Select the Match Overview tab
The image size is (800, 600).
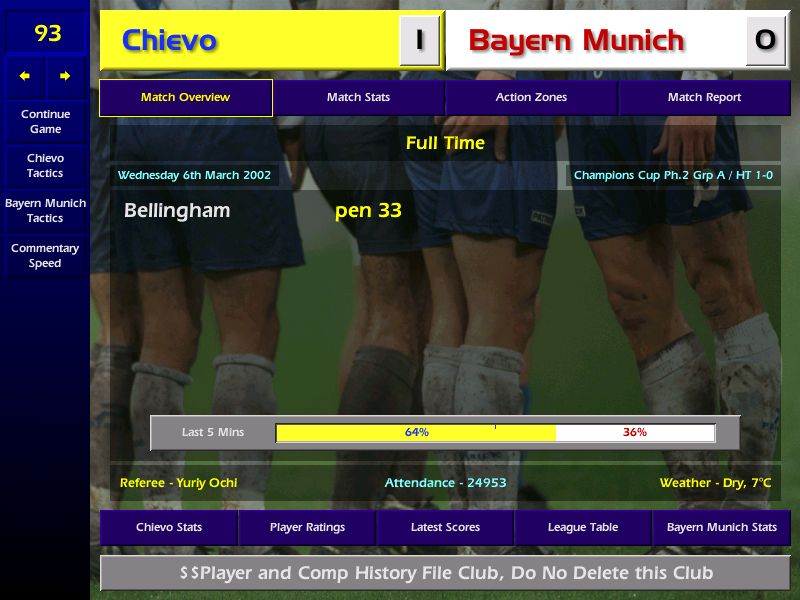point(185,97)
